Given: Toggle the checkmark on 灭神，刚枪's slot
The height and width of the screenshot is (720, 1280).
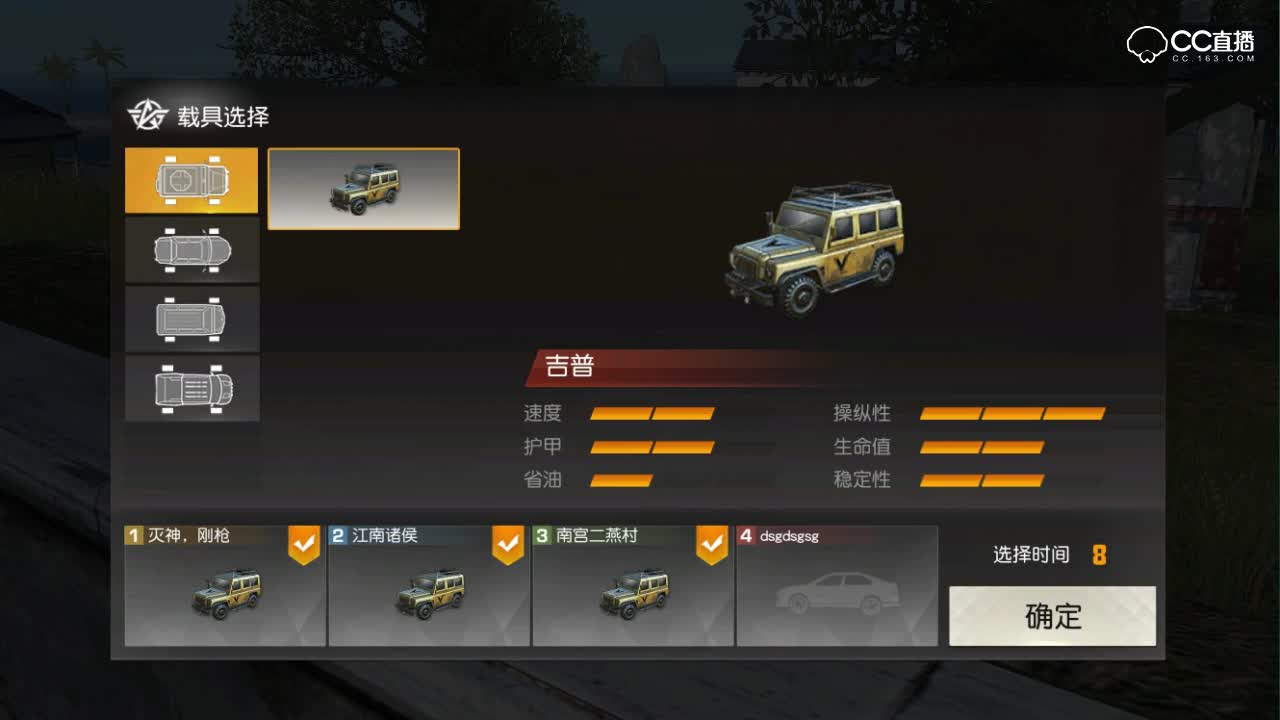Looking at the screenshot, I should pyautogui.click(x=303, y=541).
